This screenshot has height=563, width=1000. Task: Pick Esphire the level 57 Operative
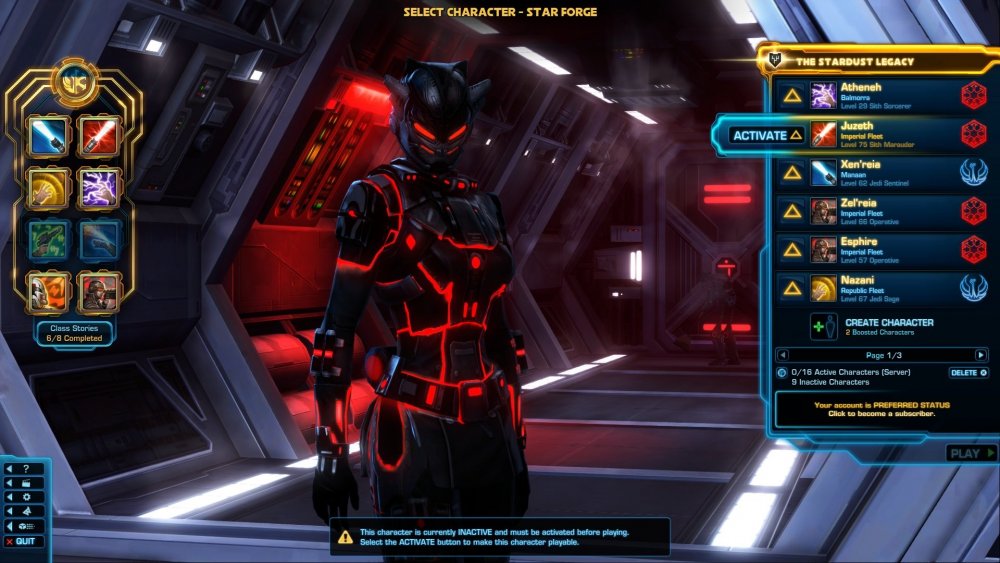880,249
